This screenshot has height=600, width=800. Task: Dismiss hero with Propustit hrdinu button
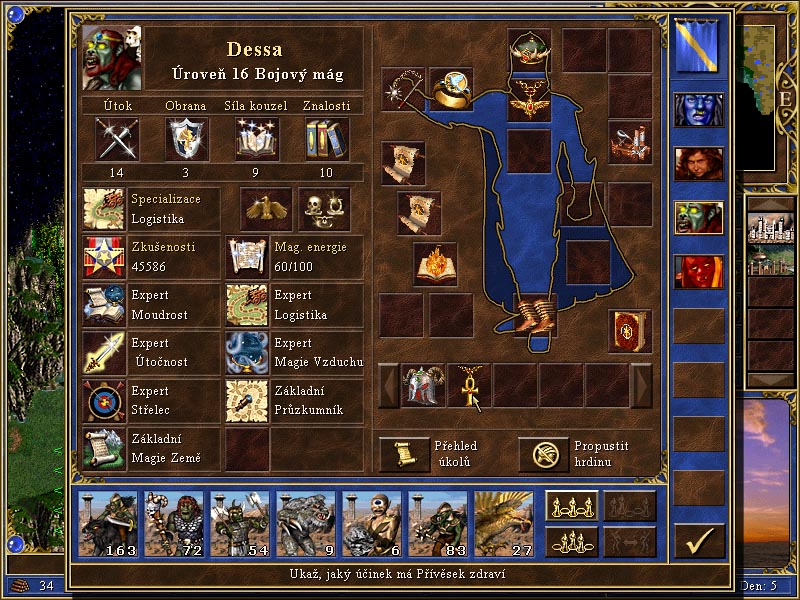tap(543, 454)
